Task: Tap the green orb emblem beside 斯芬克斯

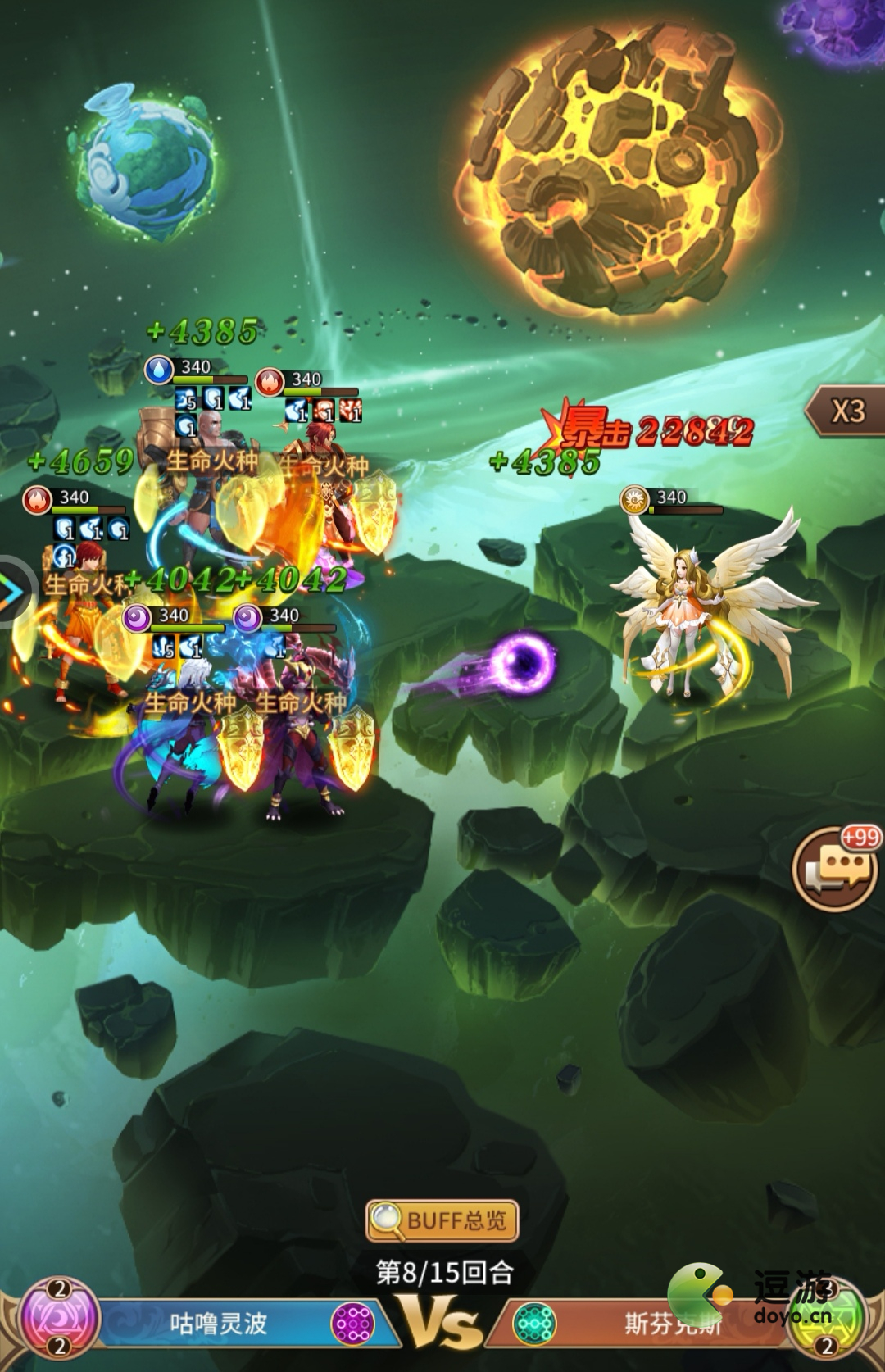Action: (x=828, y=1322)
